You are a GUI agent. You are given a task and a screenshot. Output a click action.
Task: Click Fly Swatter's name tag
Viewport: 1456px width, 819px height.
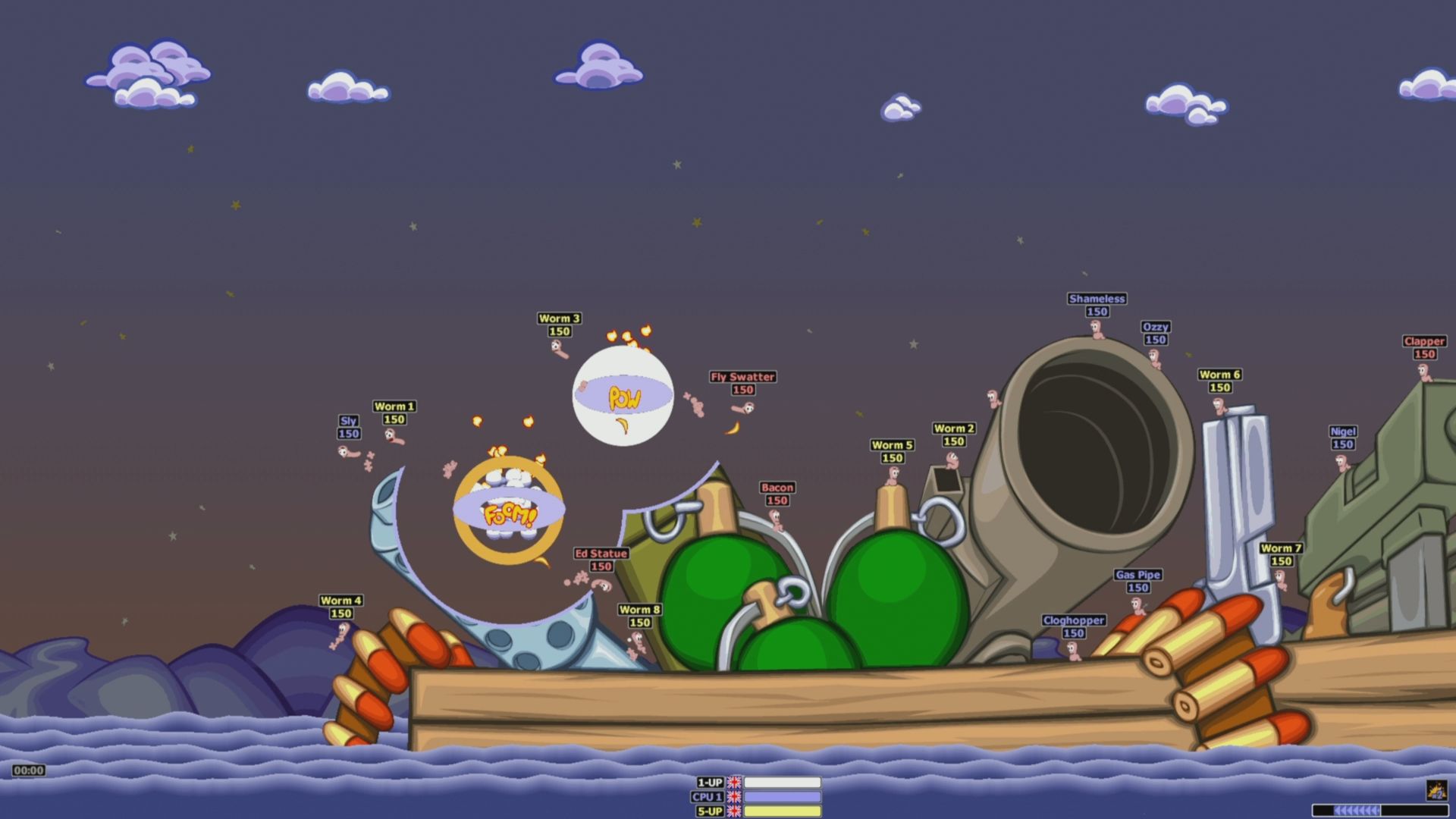742,375
